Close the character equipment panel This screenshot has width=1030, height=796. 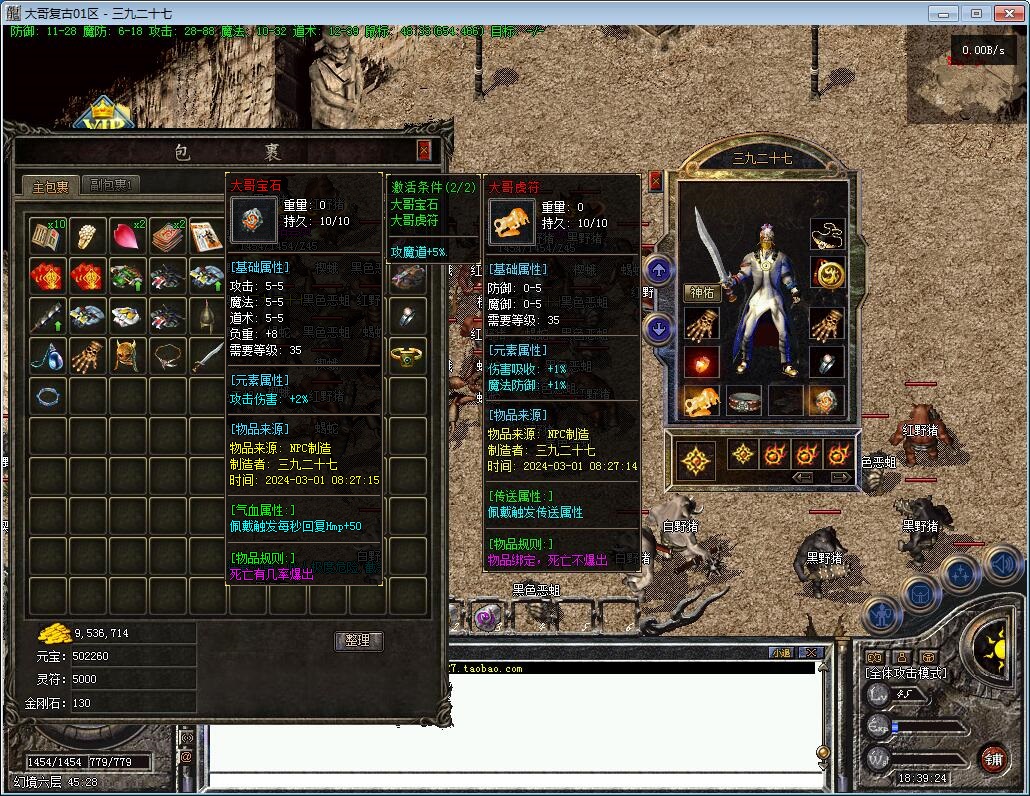(656, 181)
